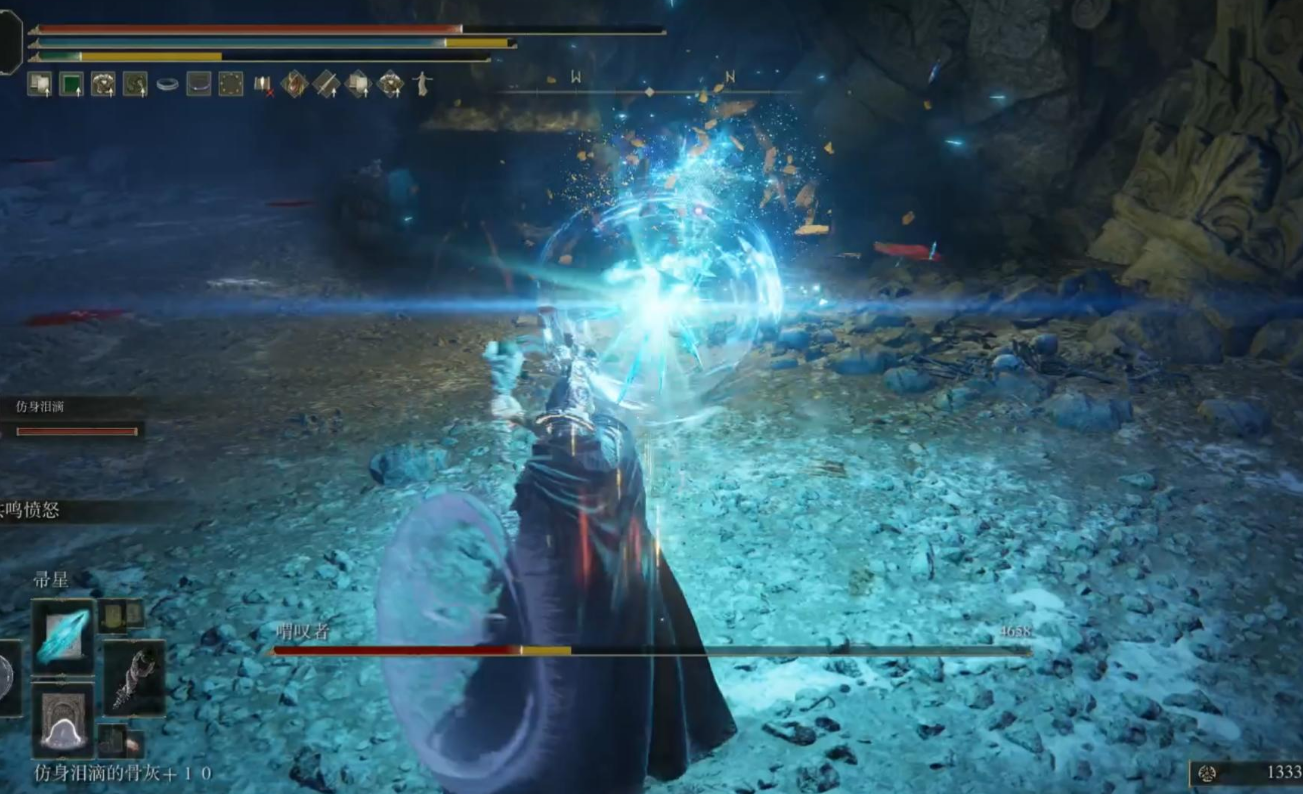Viewport: 1303px width, 794px height.
Task: Select the Comet spell slot
Action: click(x=63, y=636)
